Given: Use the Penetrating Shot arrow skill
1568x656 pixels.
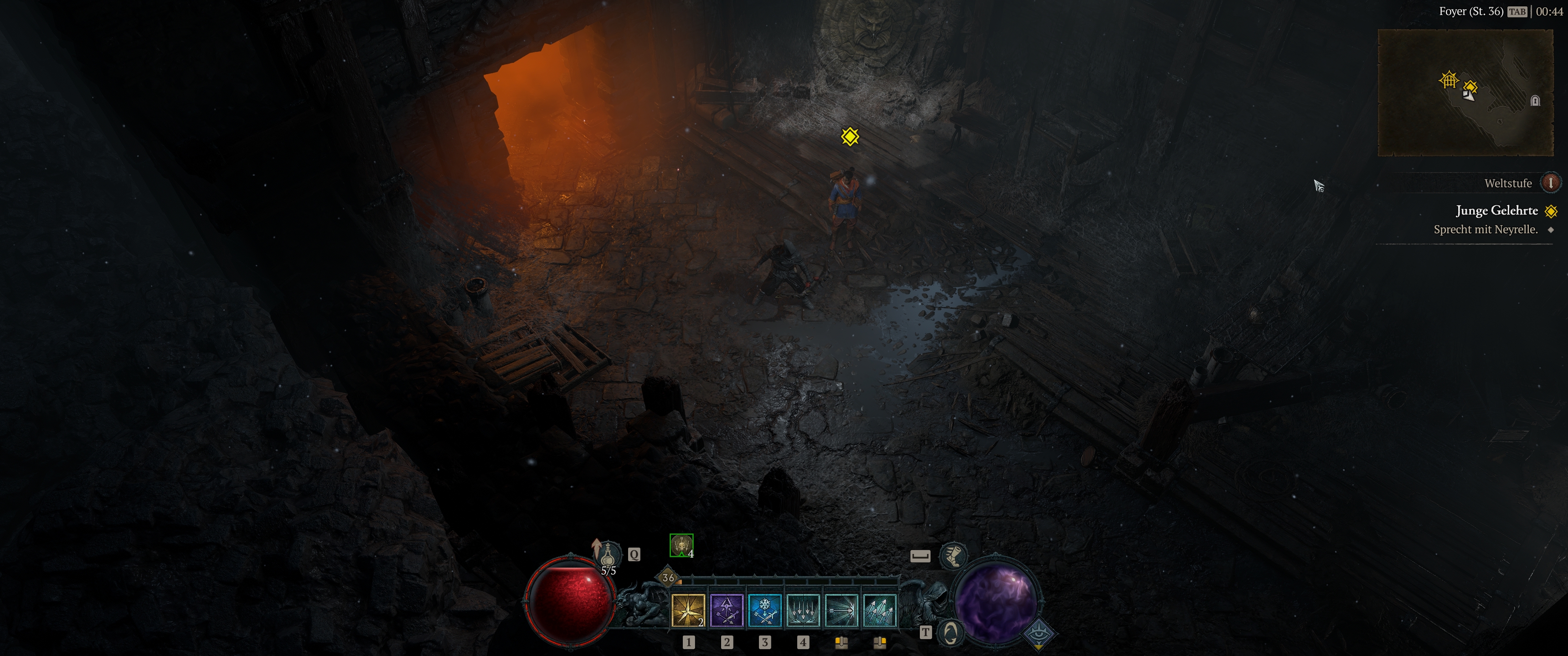Looking at the screenshot, I should pyautogui.click(x=841, y=611).
